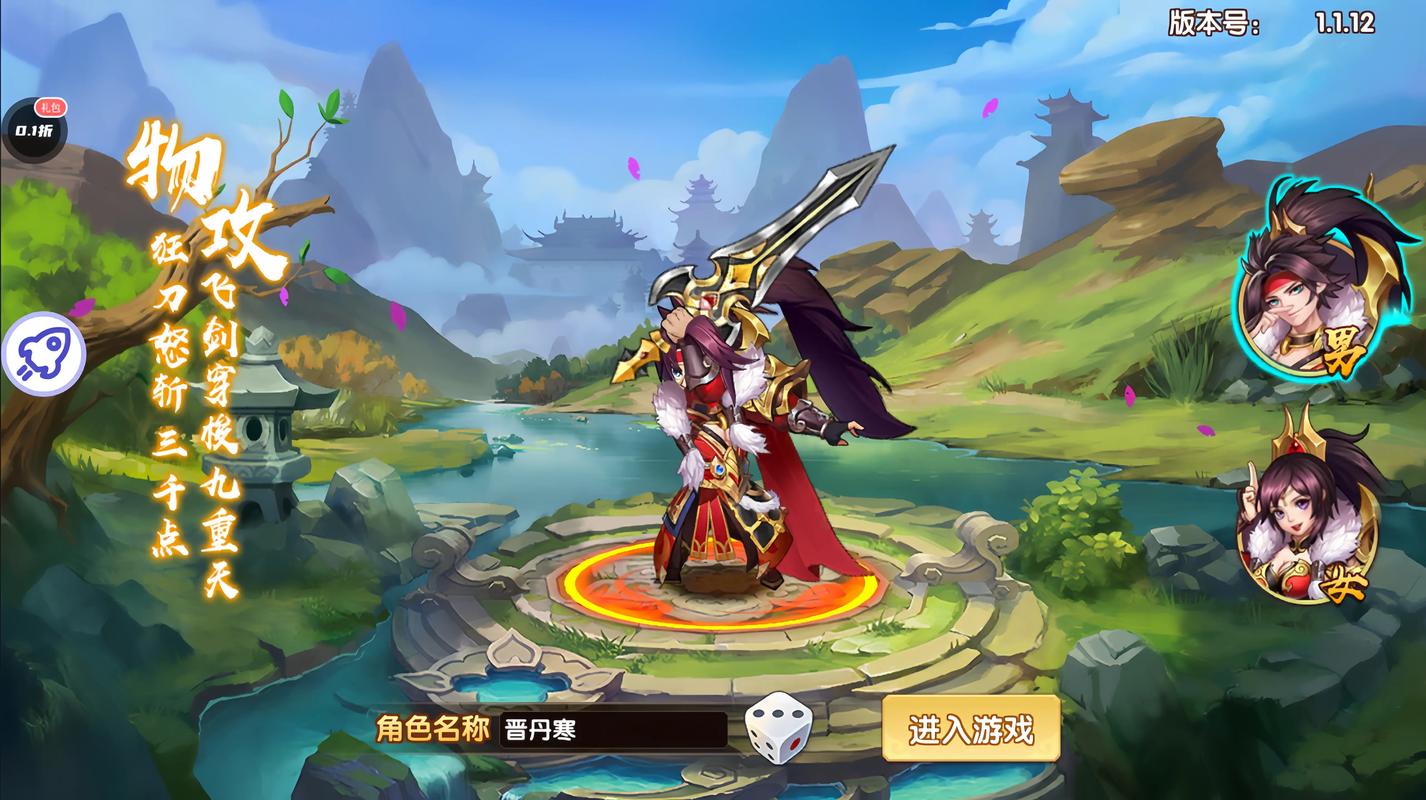Open the 0.1折 discount gift pack

[33, 128]
